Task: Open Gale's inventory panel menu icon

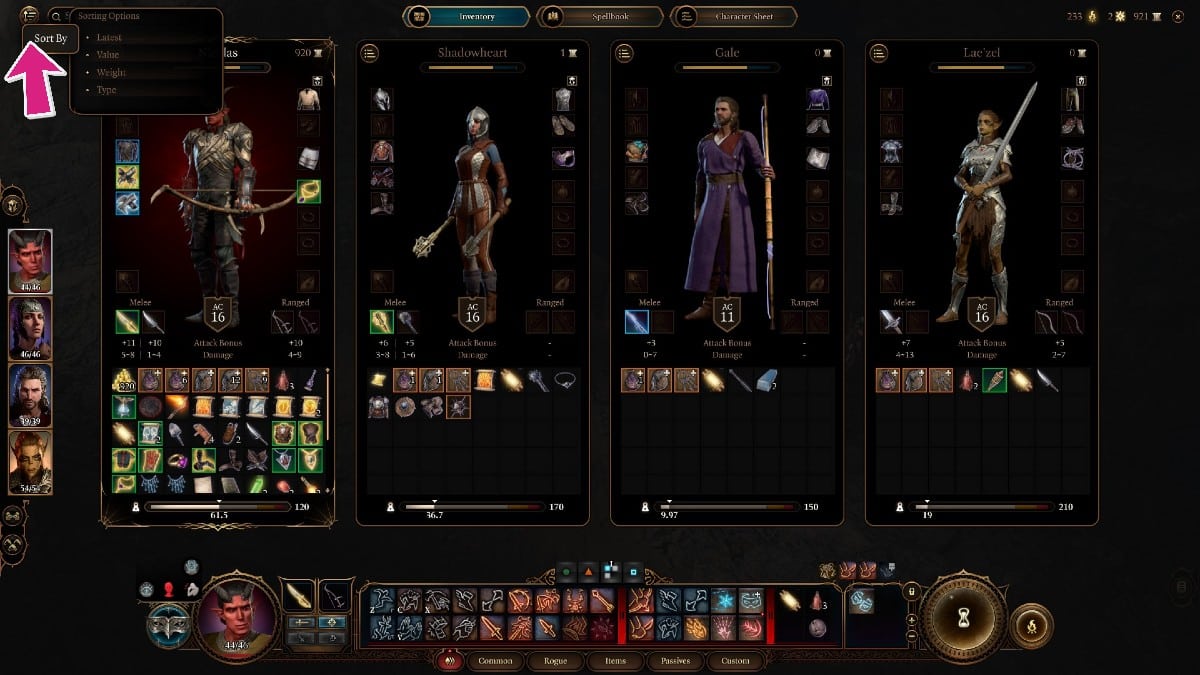Action: click(x=624, y=53)
